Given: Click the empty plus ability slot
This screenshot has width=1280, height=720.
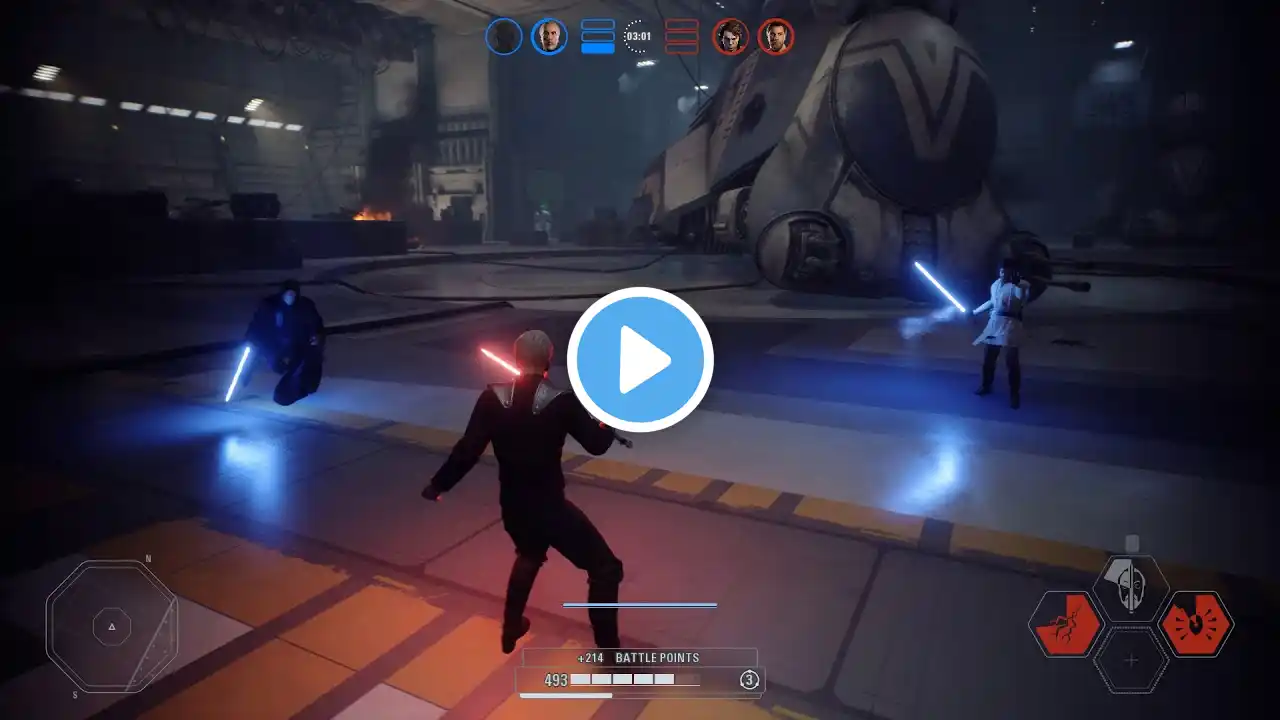Looking at the screenshot, I should (x=1131, y=660).
